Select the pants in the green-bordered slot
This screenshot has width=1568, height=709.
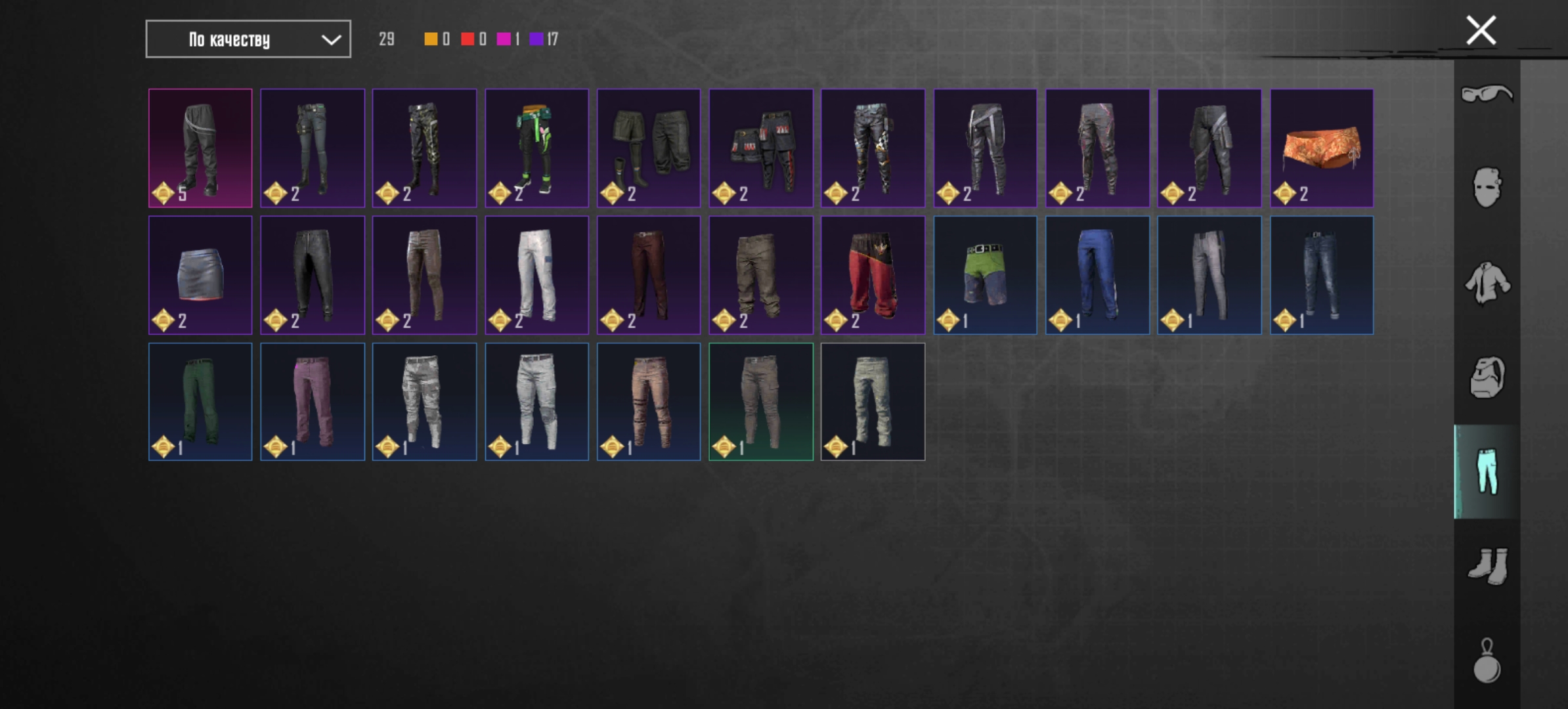tap(761, 402)
